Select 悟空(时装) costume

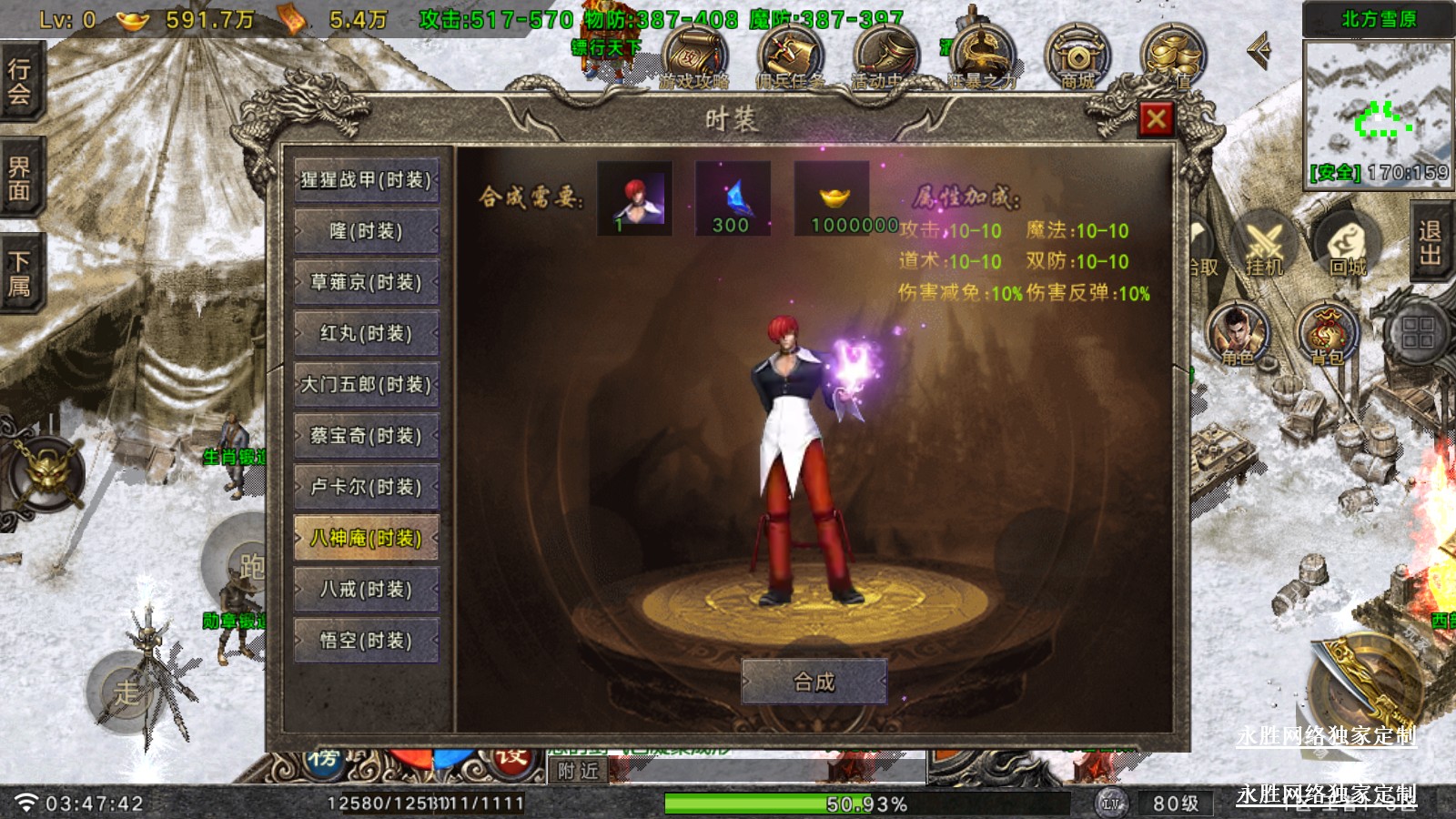[x=366, y=641]
